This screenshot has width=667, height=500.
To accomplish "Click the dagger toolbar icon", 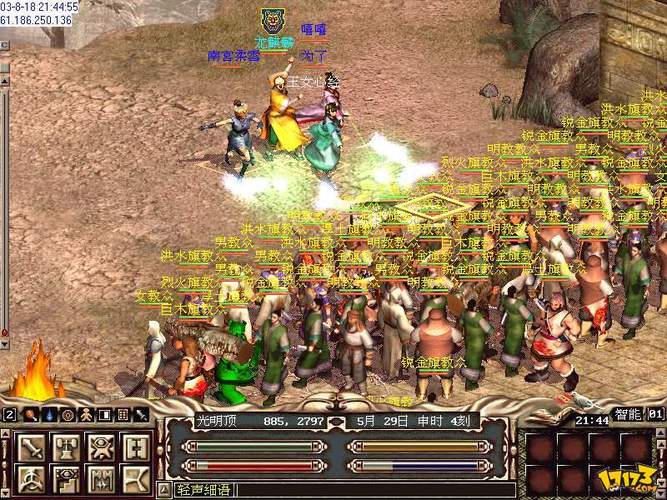I will (x=139, y=414).
